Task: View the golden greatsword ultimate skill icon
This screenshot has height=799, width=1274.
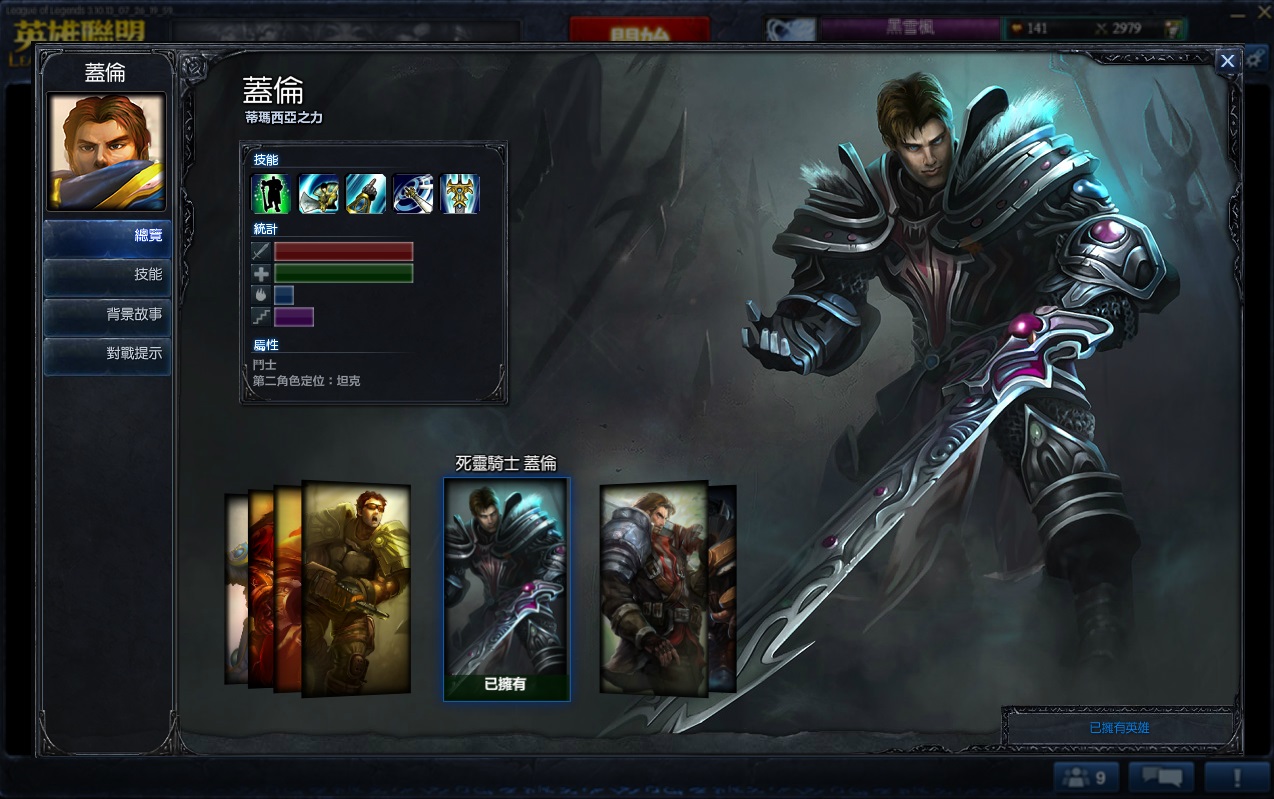Action: point(460,194)
